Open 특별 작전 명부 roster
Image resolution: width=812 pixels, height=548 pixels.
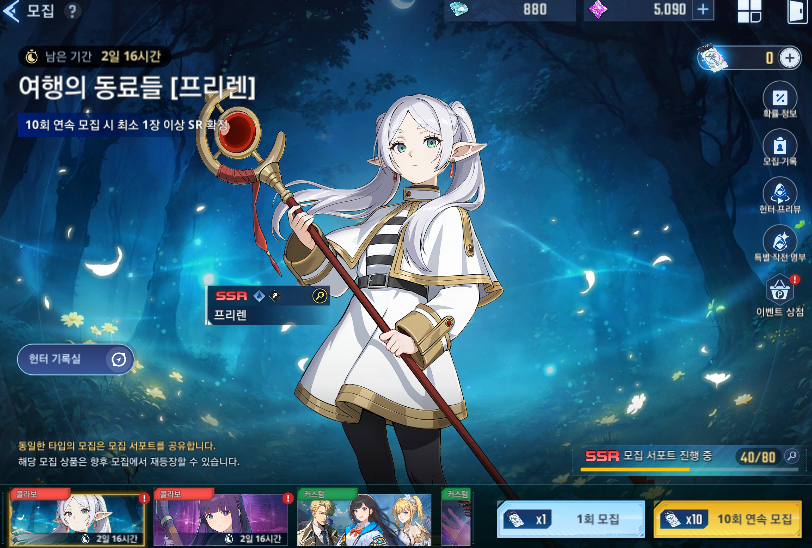pos(779,242)
